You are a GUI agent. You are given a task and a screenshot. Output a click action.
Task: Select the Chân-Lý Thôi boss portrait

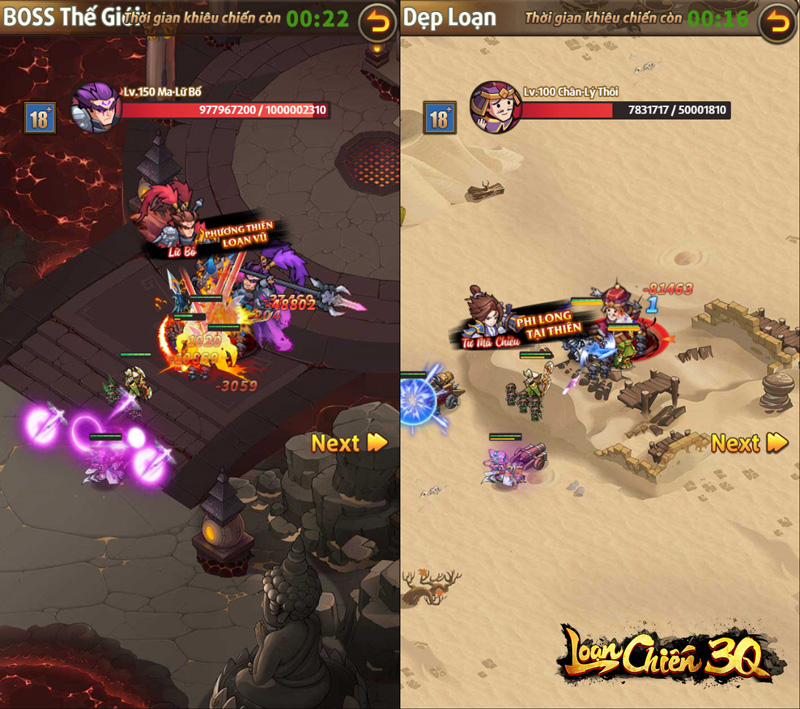tap(495, 108)
